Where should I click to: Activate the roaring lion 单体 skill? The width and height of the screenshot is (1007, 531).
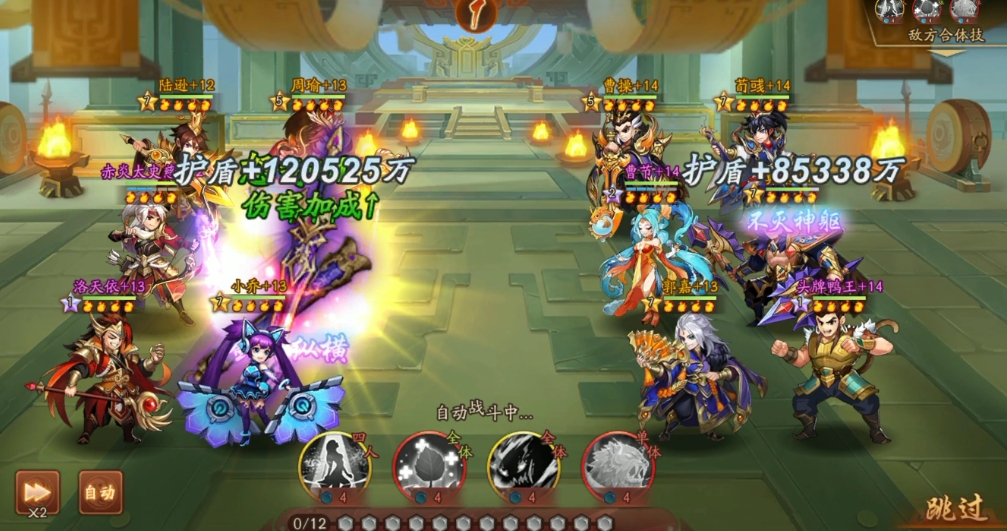point(616,465)
